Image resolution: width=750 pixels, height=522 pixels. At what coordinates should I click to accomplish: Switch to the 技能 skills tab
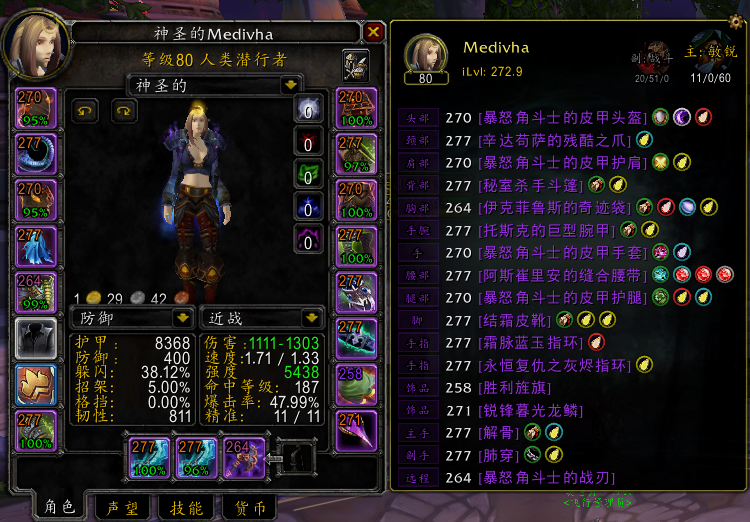tap(187, 508)
